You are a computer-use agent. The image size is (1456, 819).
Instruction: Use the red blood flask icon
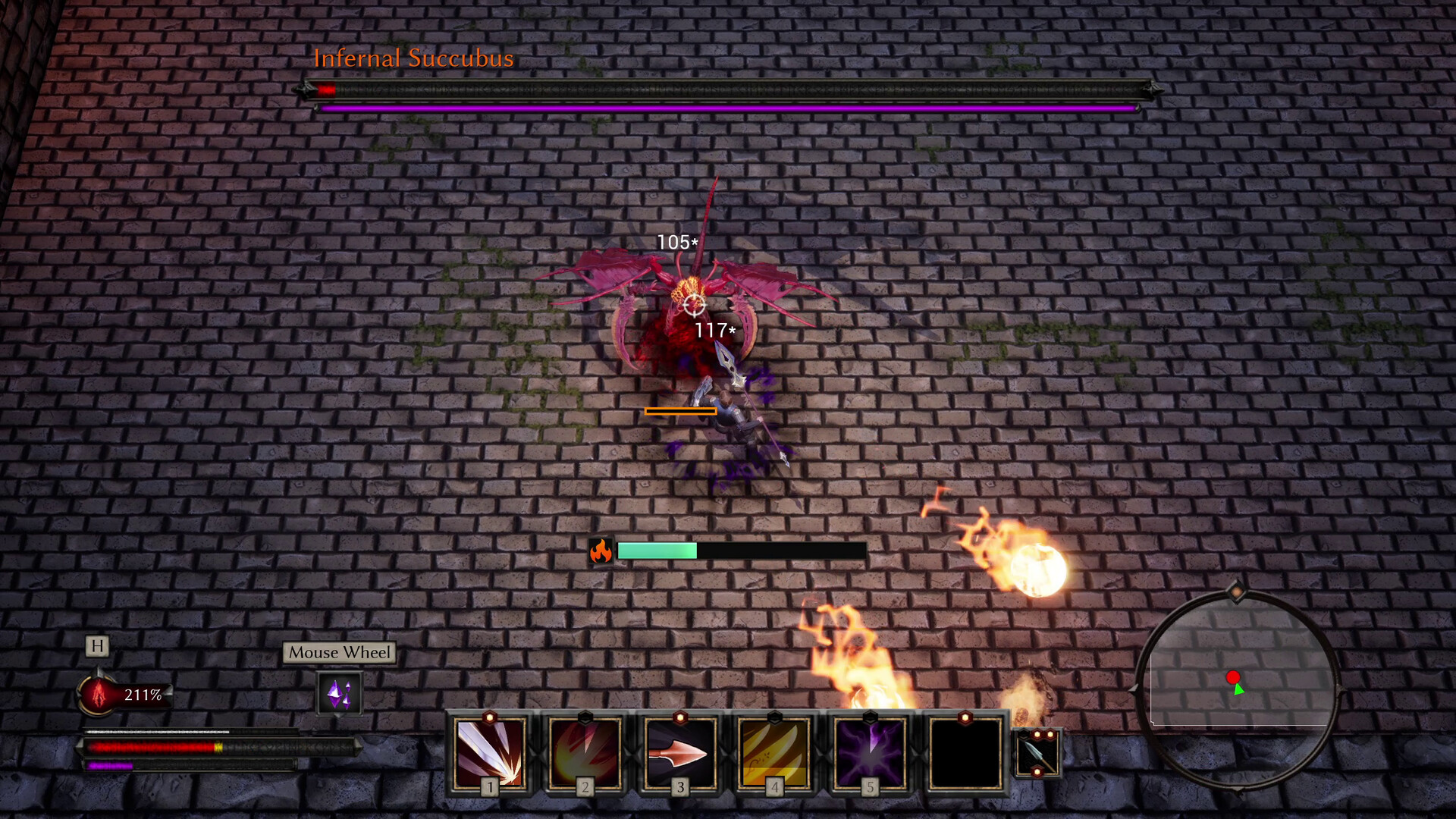(x=98, y=694)
